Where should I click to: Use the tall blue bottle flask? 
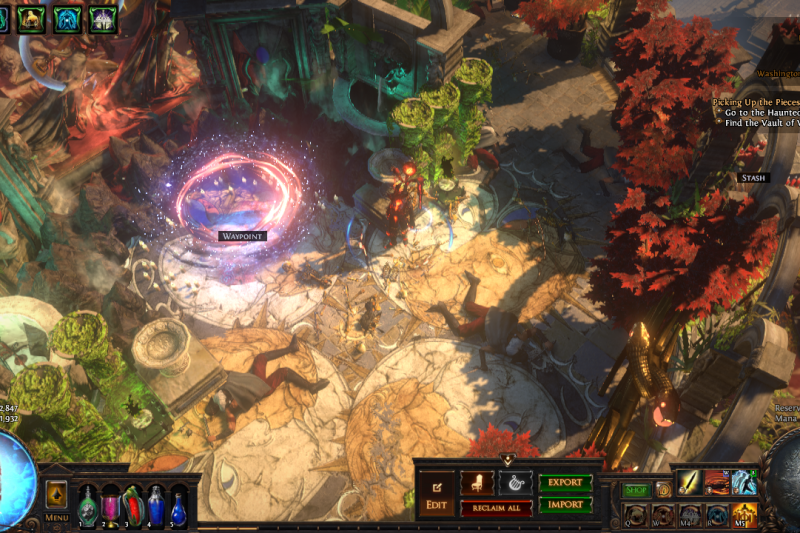(157, 505)
